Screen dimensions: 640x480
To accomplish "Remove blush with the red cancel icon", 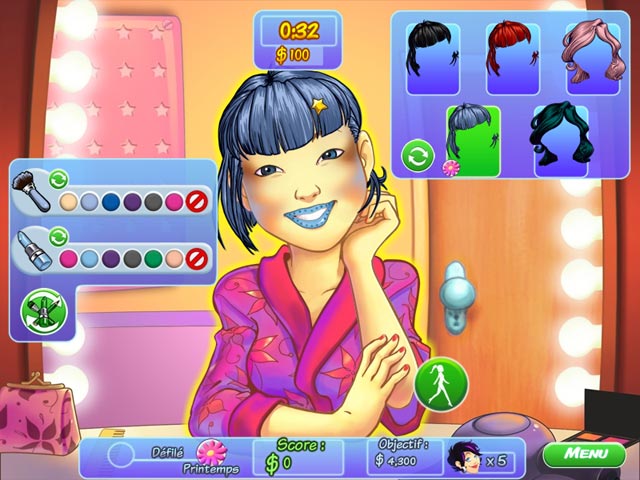I will 198,201.
